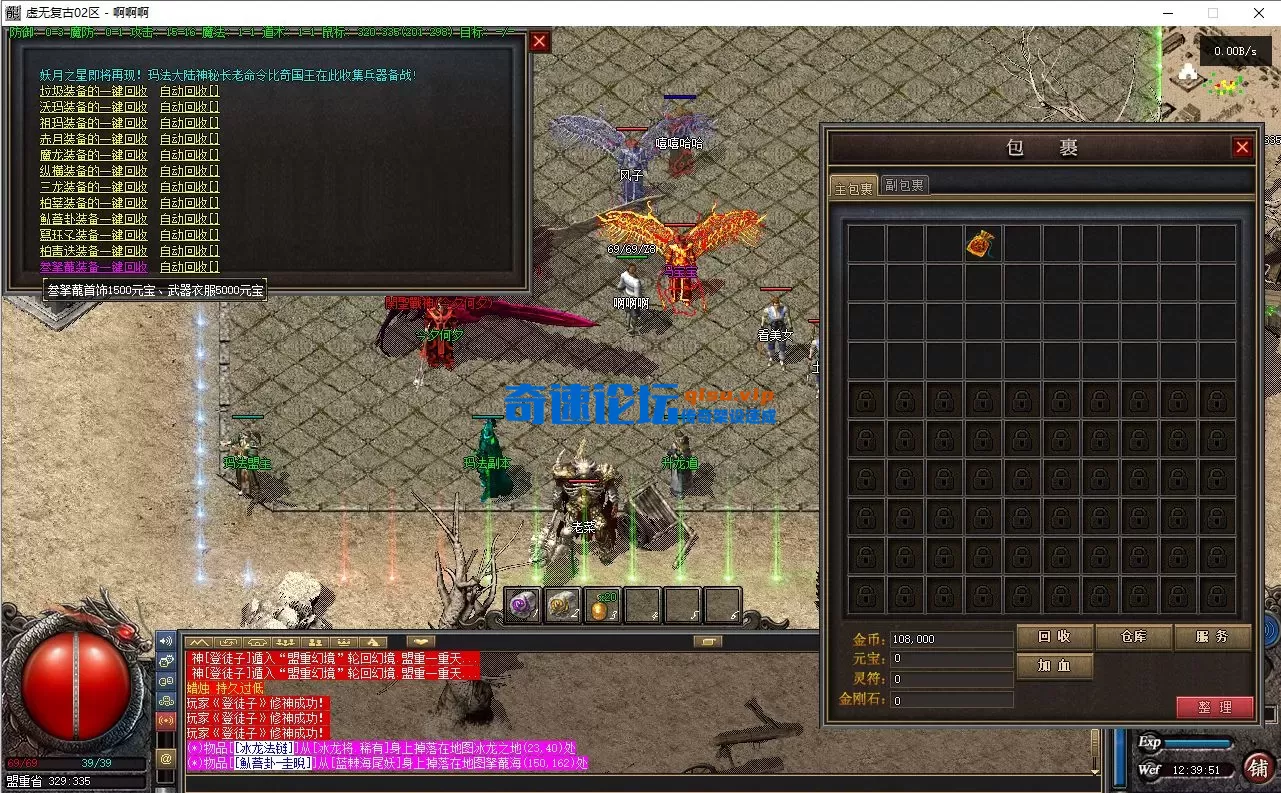Viewport: 1281px width, 793px height.
Task: Select the purple potion in quickslot 1
Action: pyautogui.click(x=521, y=605)
